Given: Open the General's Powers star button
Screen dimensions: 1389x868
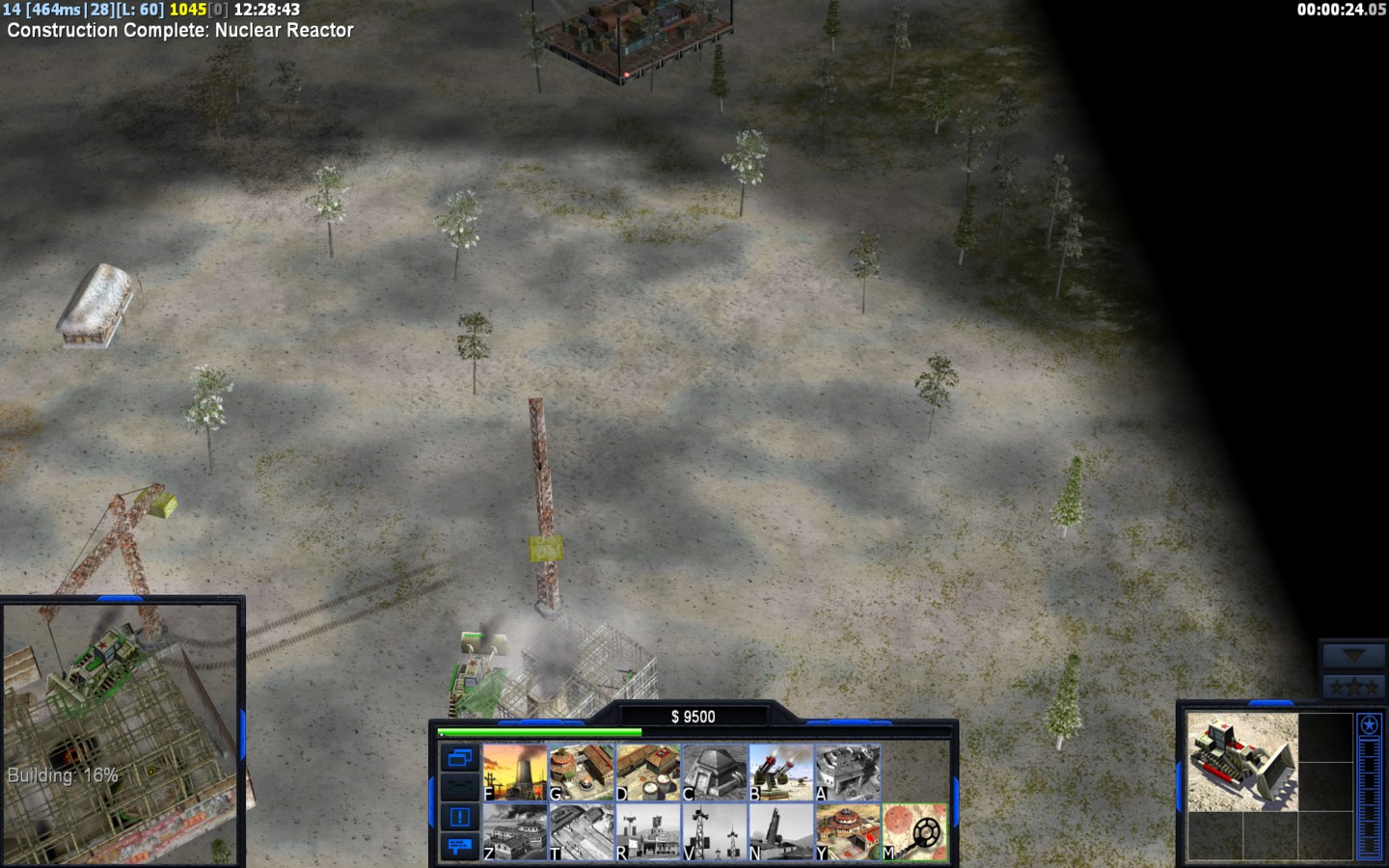Looking at the screenshot, I should (1369, 725).
